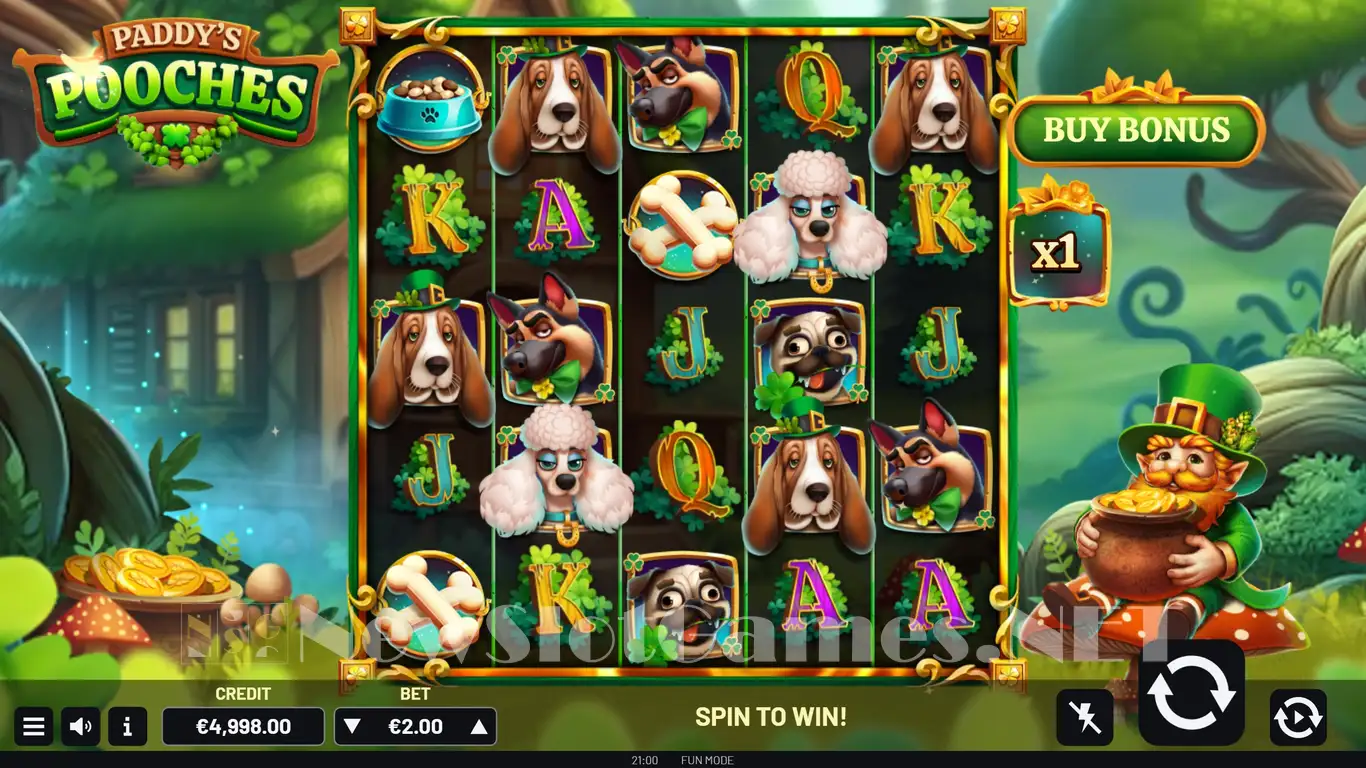Mute the game sound
The image size is (1366, 768).
point(81,727)
